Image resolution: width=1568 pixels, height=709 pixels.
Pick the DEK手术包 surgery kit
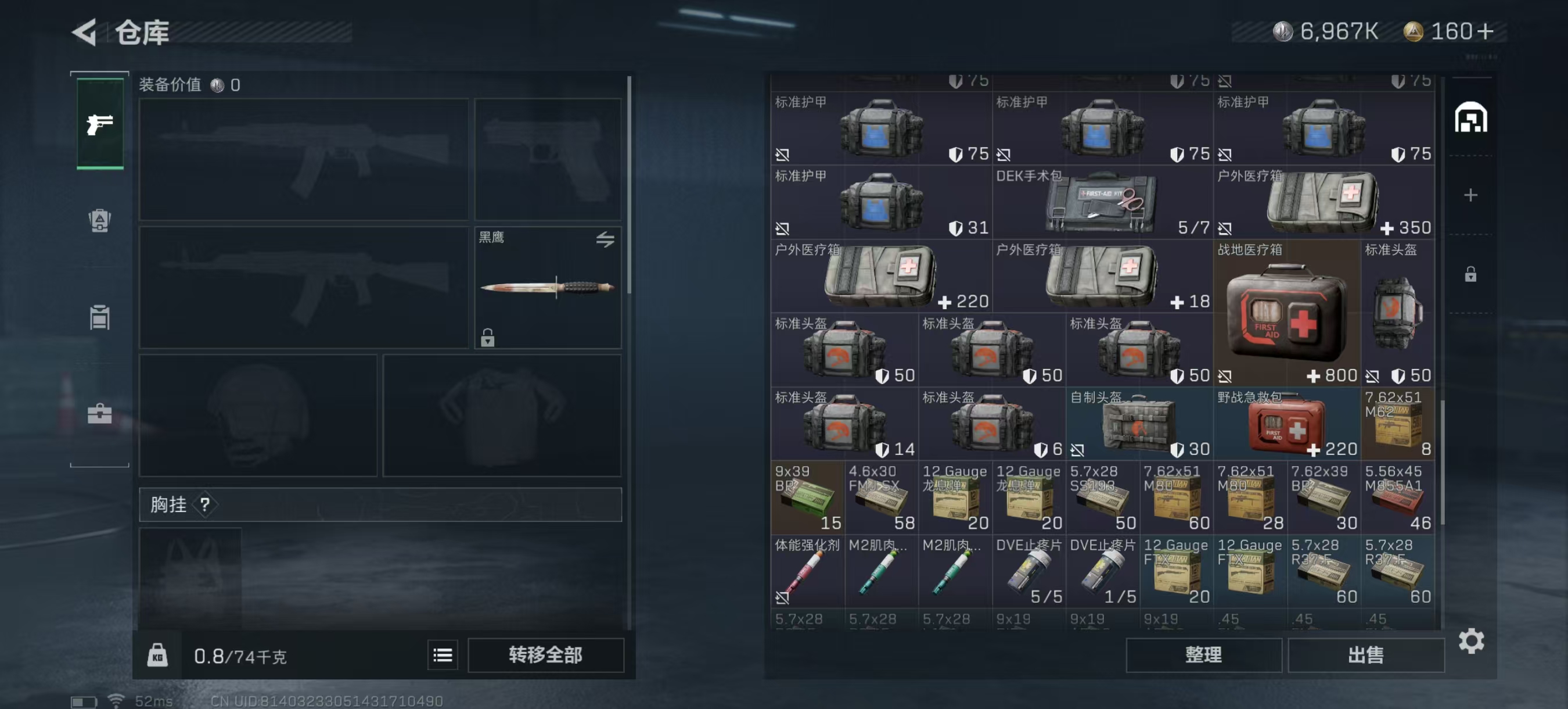pos(1102,202)
